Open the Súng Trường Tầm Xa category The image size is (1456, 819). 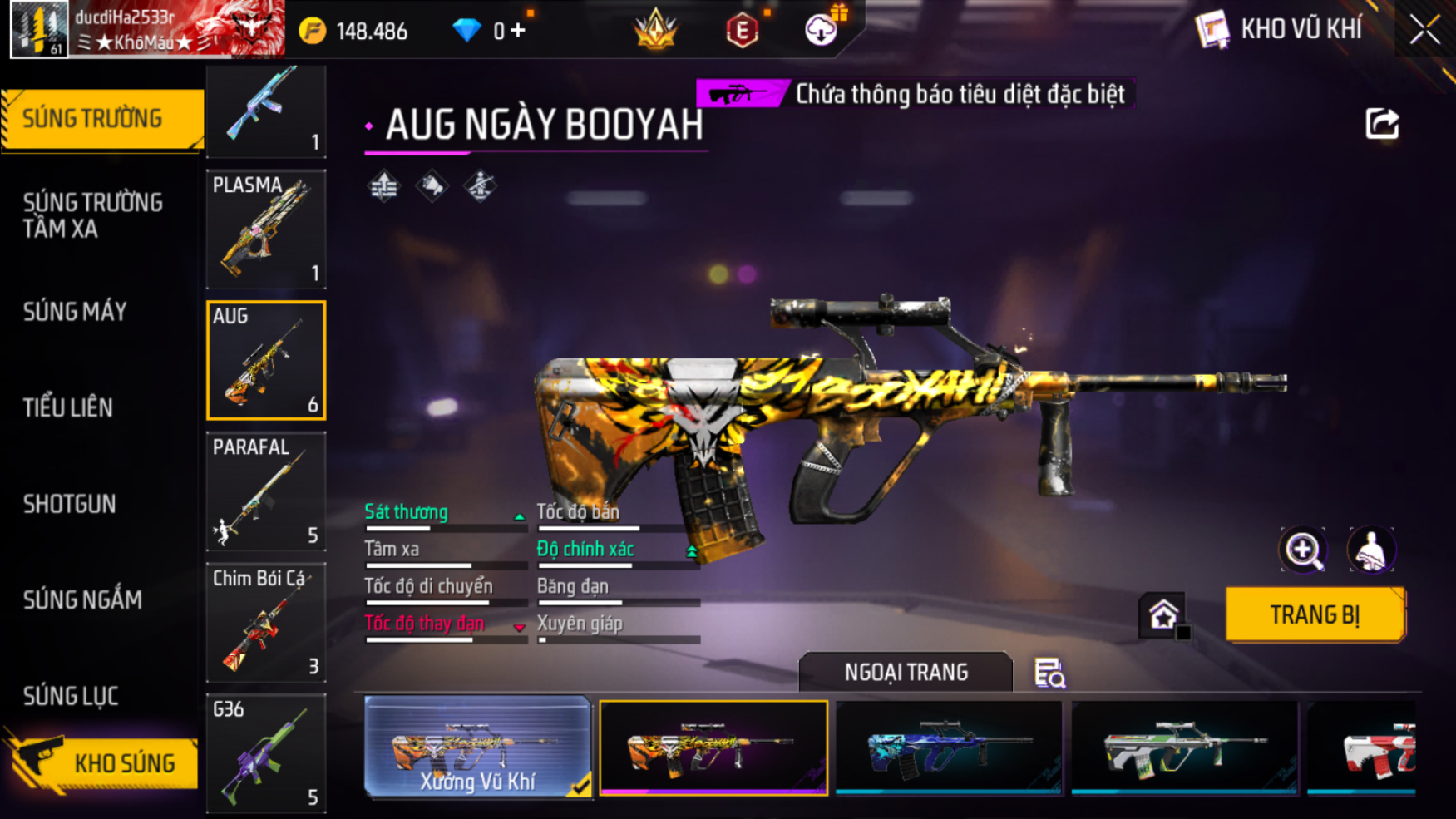point(93,215)
